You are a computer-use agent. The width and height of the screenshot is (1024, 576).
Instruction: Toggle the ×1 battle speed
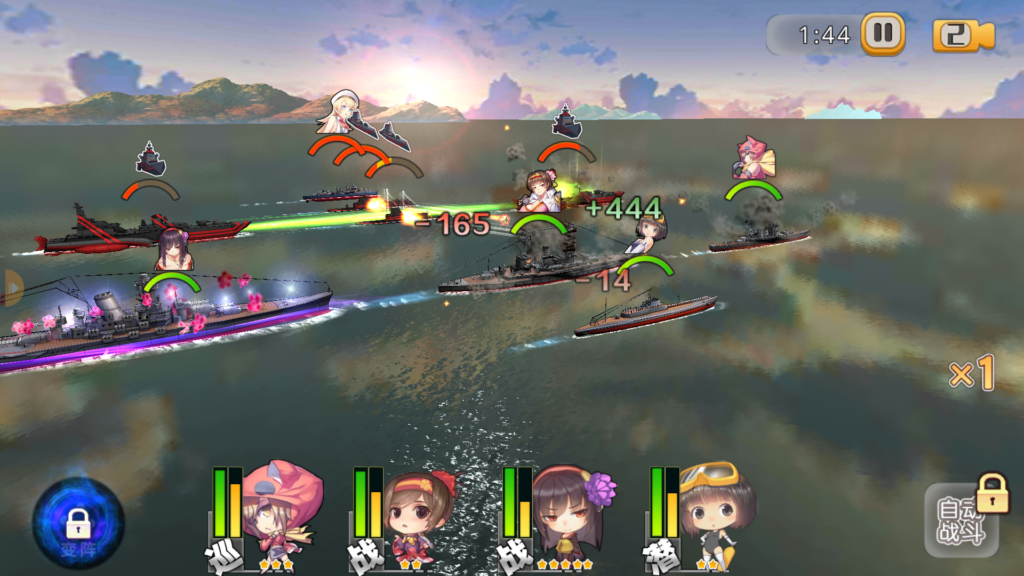(971, 375)
